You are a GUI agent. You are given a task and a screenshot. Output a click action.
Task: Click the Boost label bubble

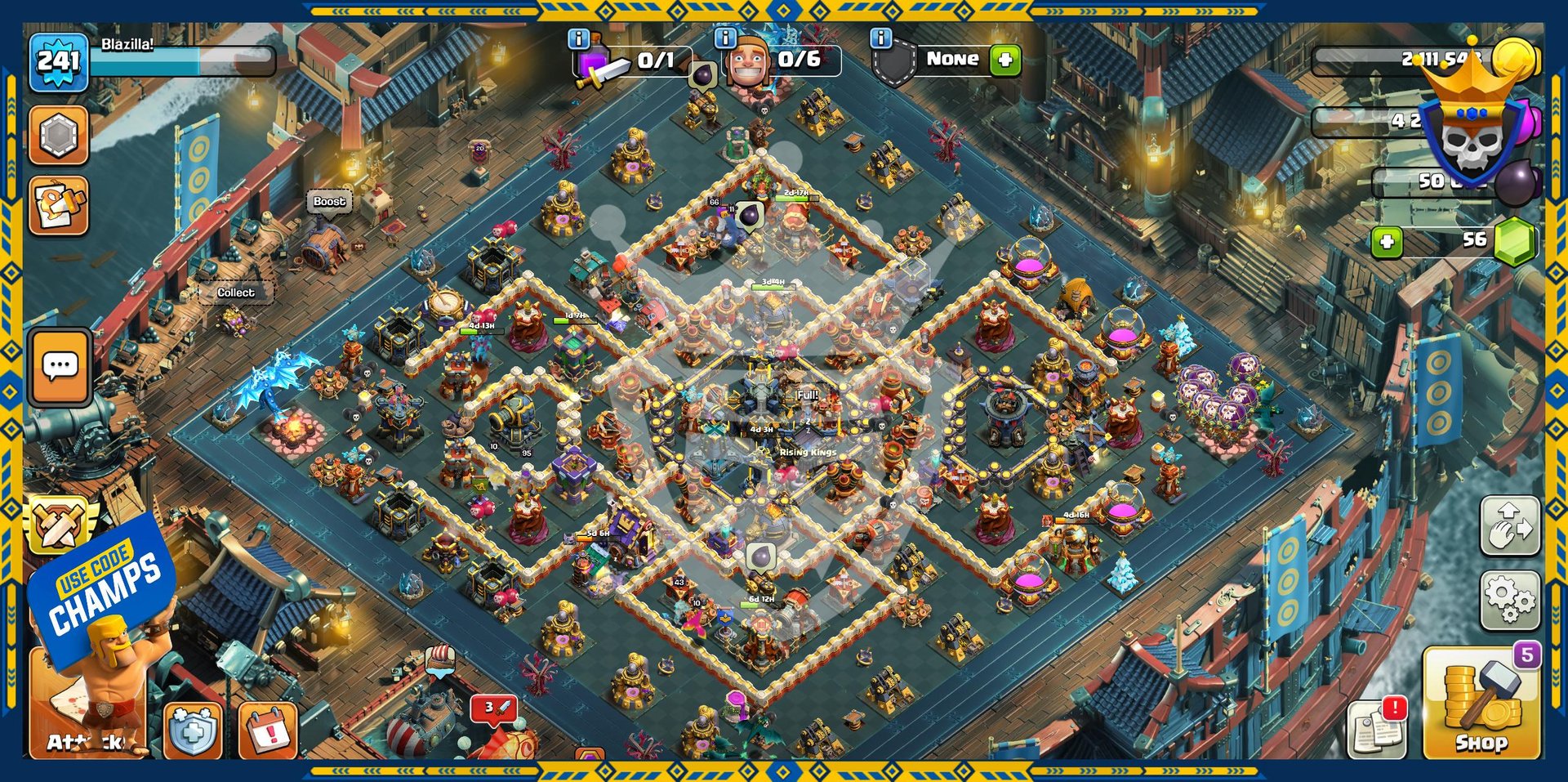(329, 201)
